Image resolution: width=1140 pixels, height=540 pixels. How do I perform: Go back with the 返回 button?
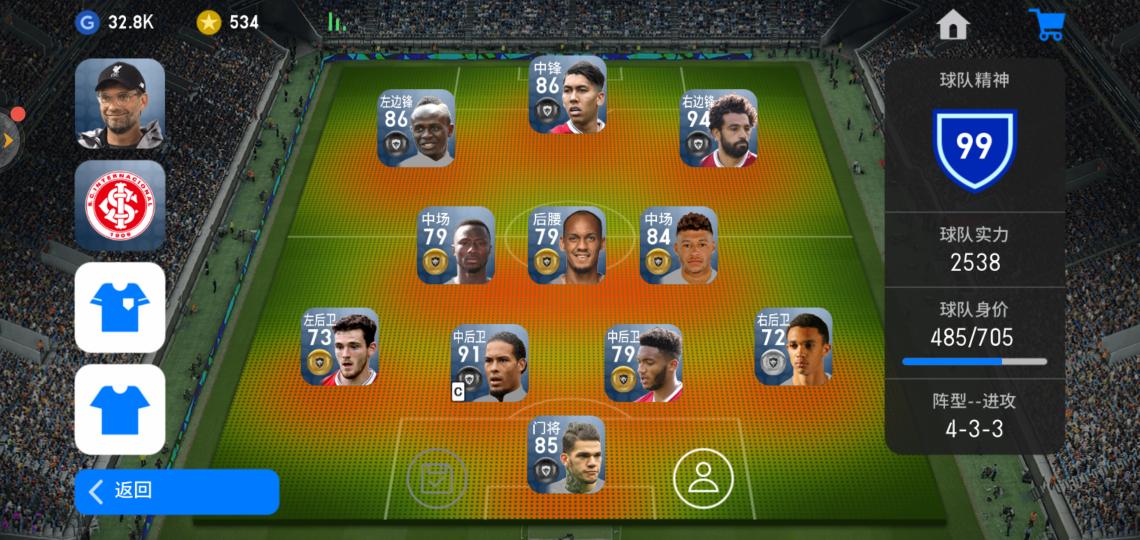point(176,491)
